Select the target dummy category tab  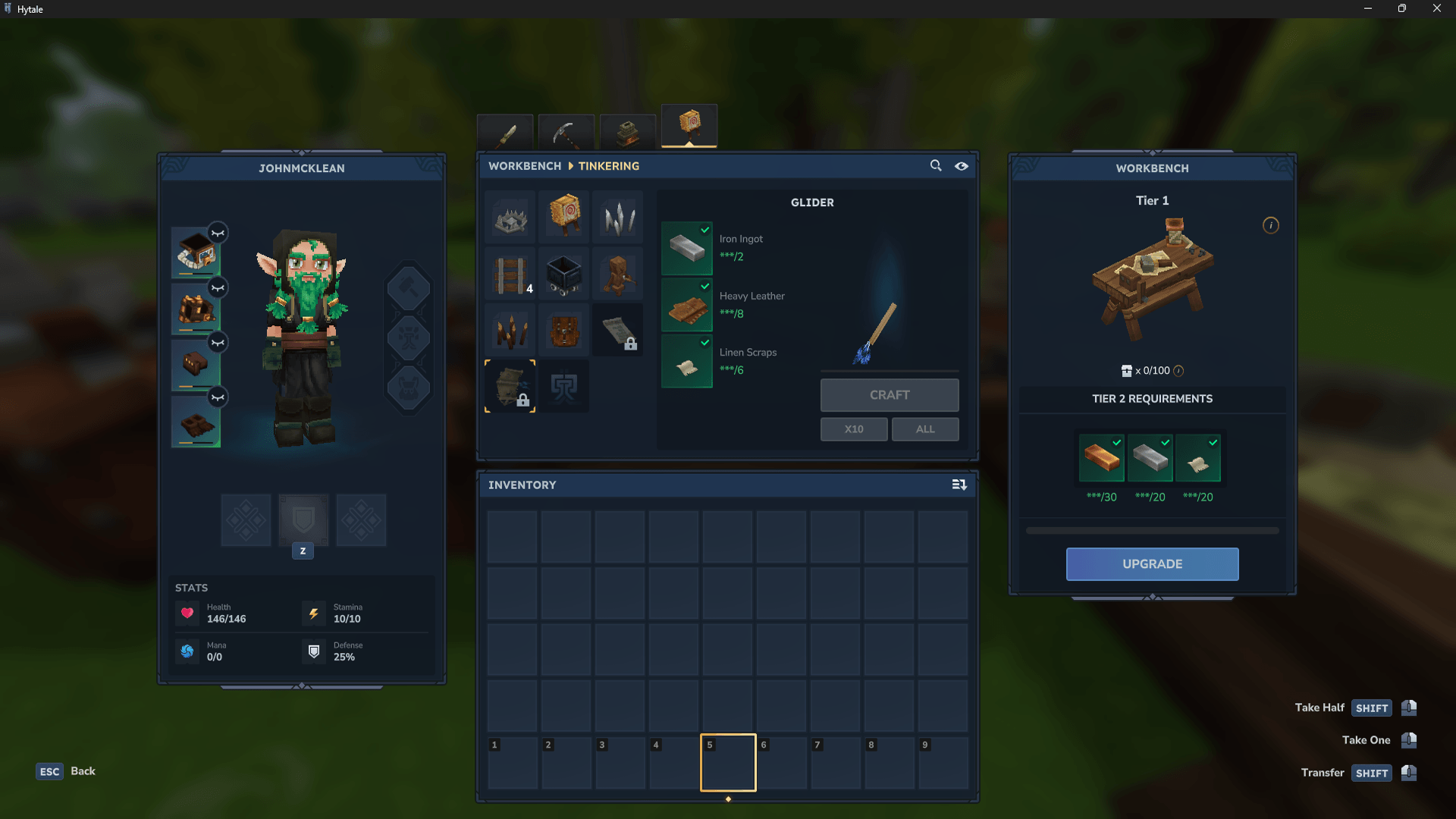point(689,127)
